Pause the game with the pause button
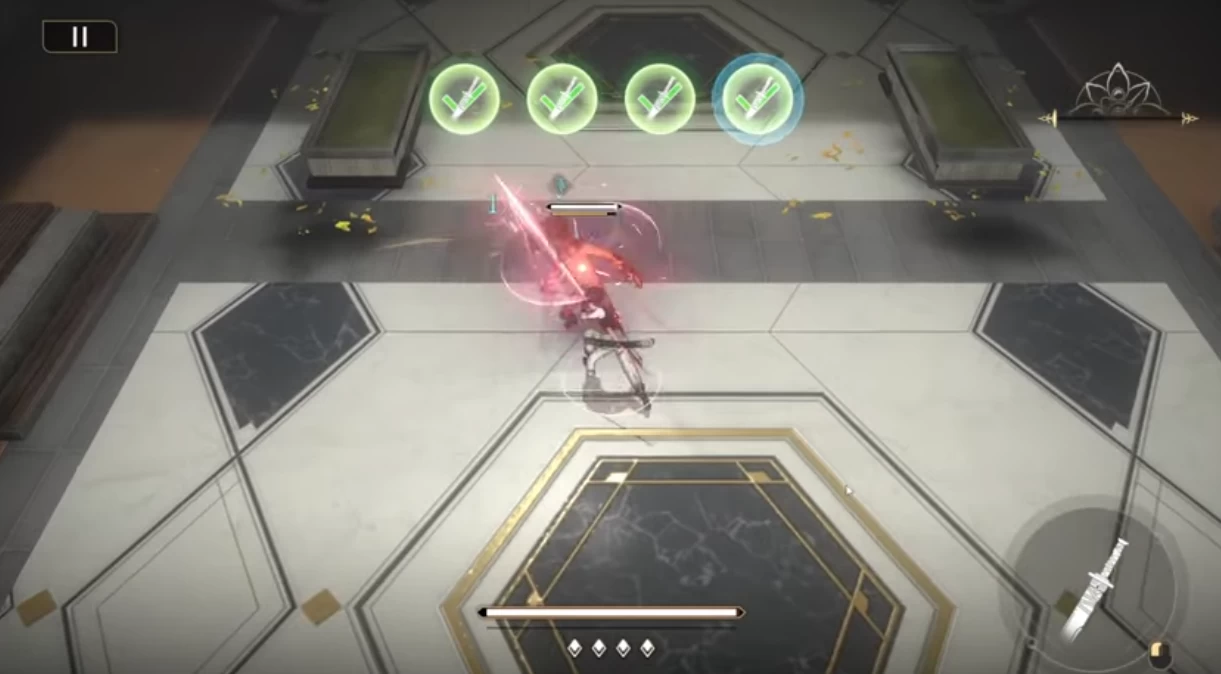Viewport: 1221px width, 674px height. 79,37
